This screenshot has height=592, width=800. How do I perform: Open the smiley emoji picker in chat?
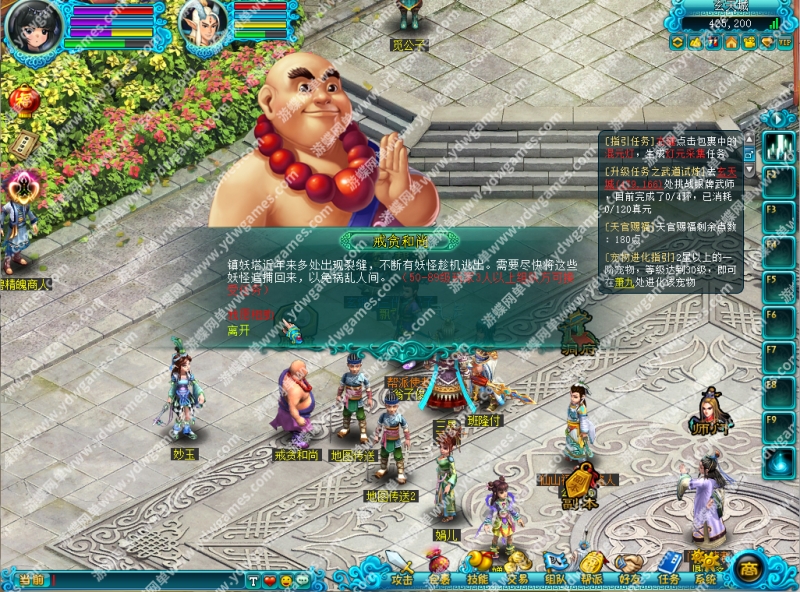coord(286,581)
